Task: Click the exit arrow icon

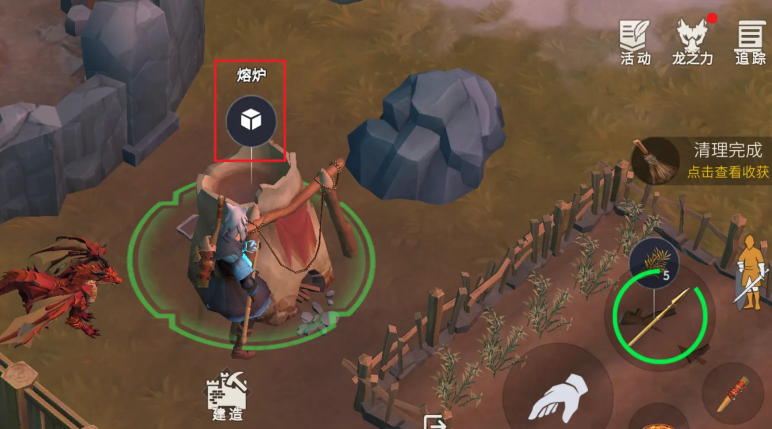Action: 434,421
